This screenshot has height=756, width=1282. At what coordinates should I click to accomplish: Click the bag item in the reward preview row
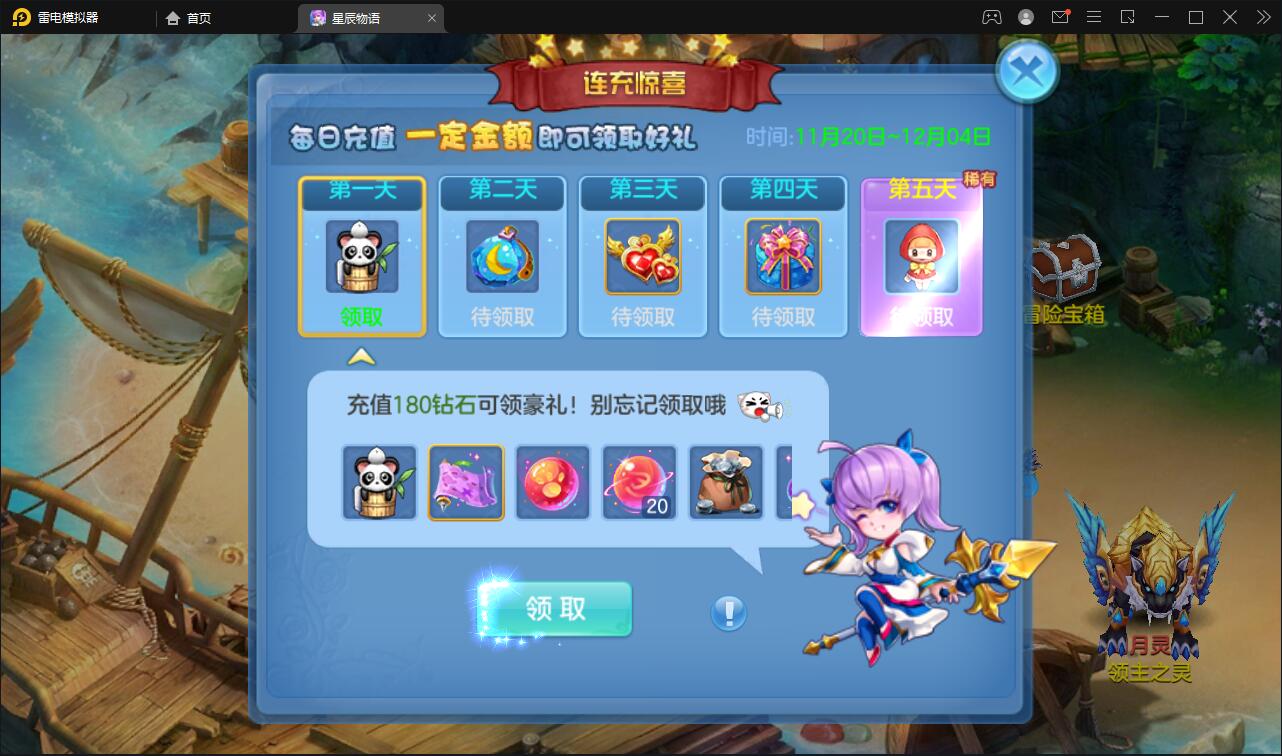(726, 482)
